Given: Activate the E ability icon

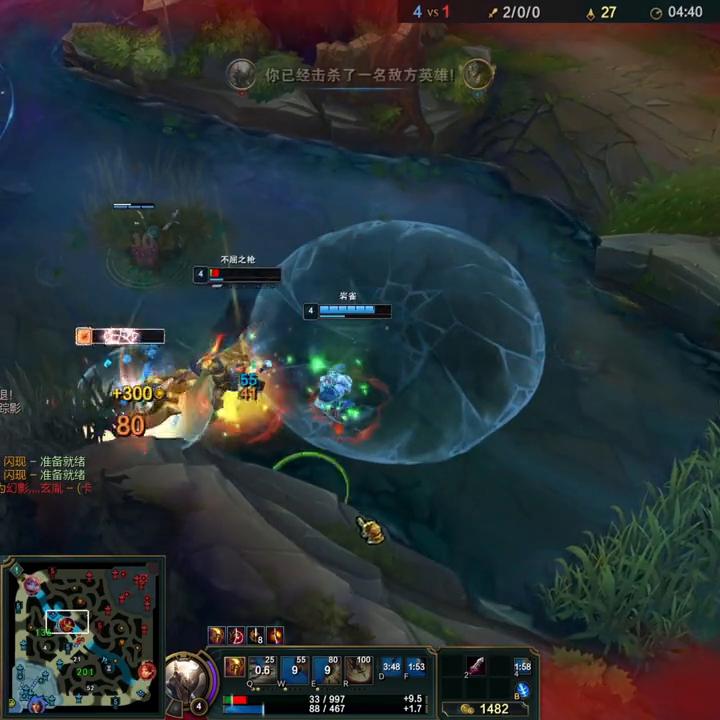Looking at the screenshot, I should coord(327,668).
